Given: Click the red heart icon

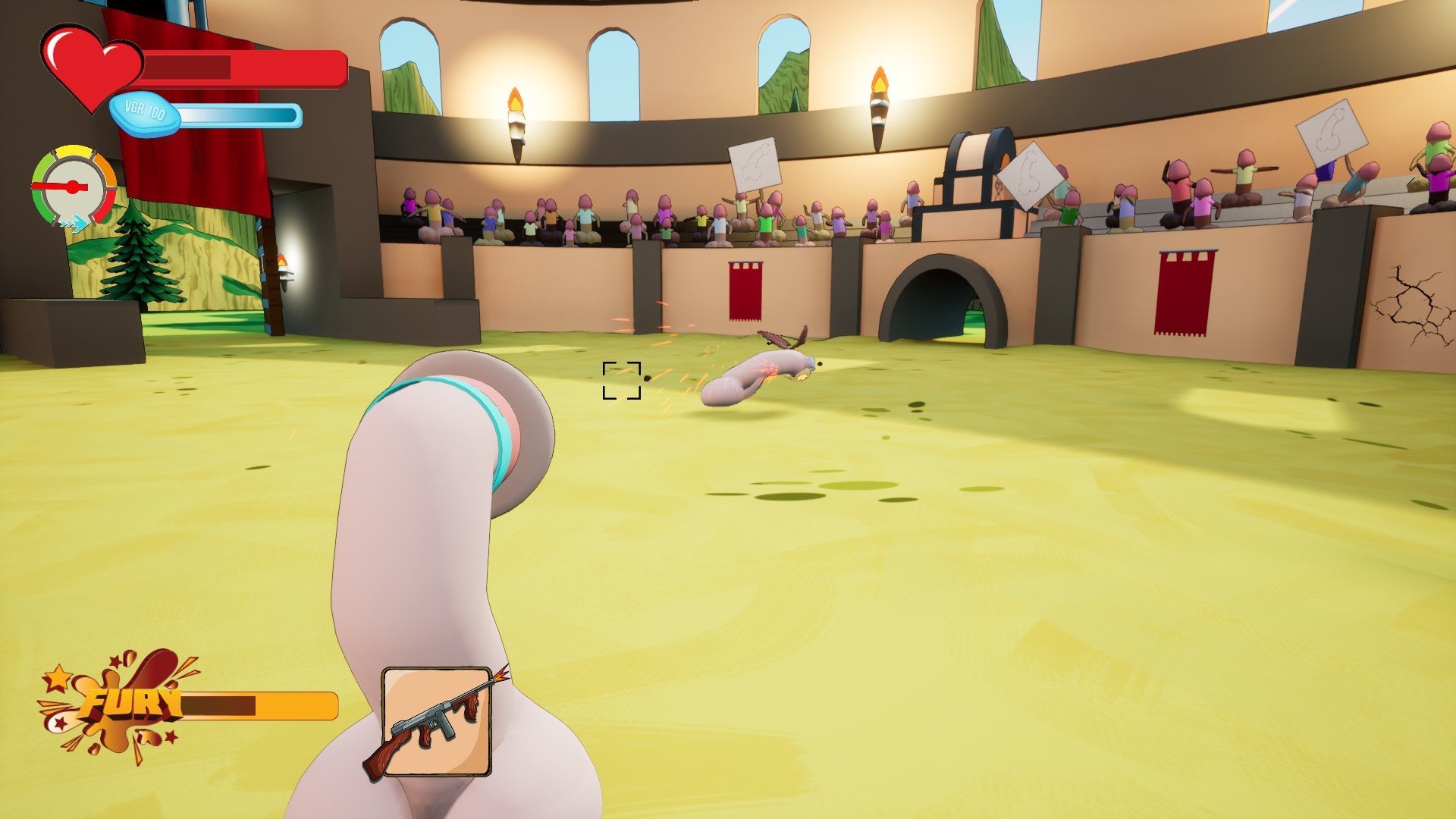Looking at the screenshot, I should tap(90, 65).
